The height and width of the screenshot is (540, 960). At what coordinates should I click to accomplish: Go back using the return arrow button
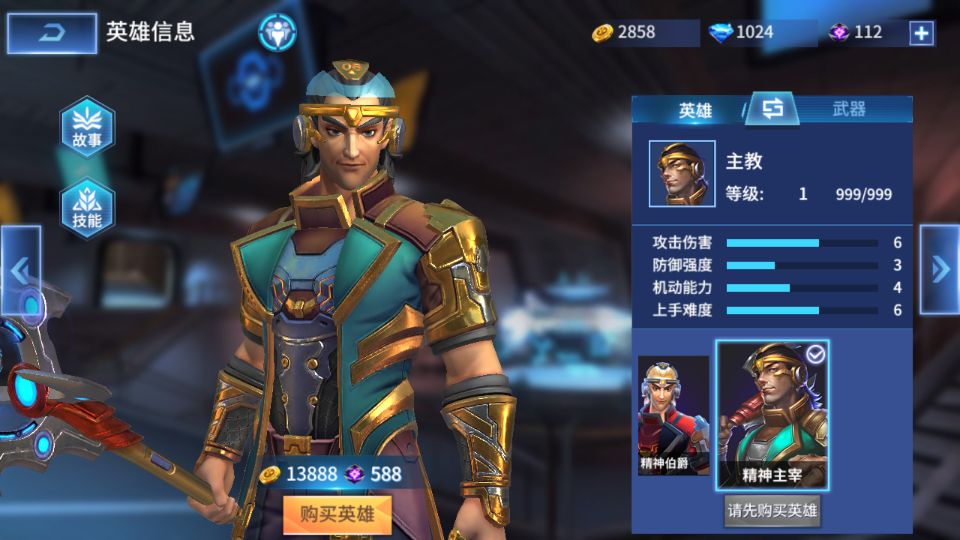(52, 33)
